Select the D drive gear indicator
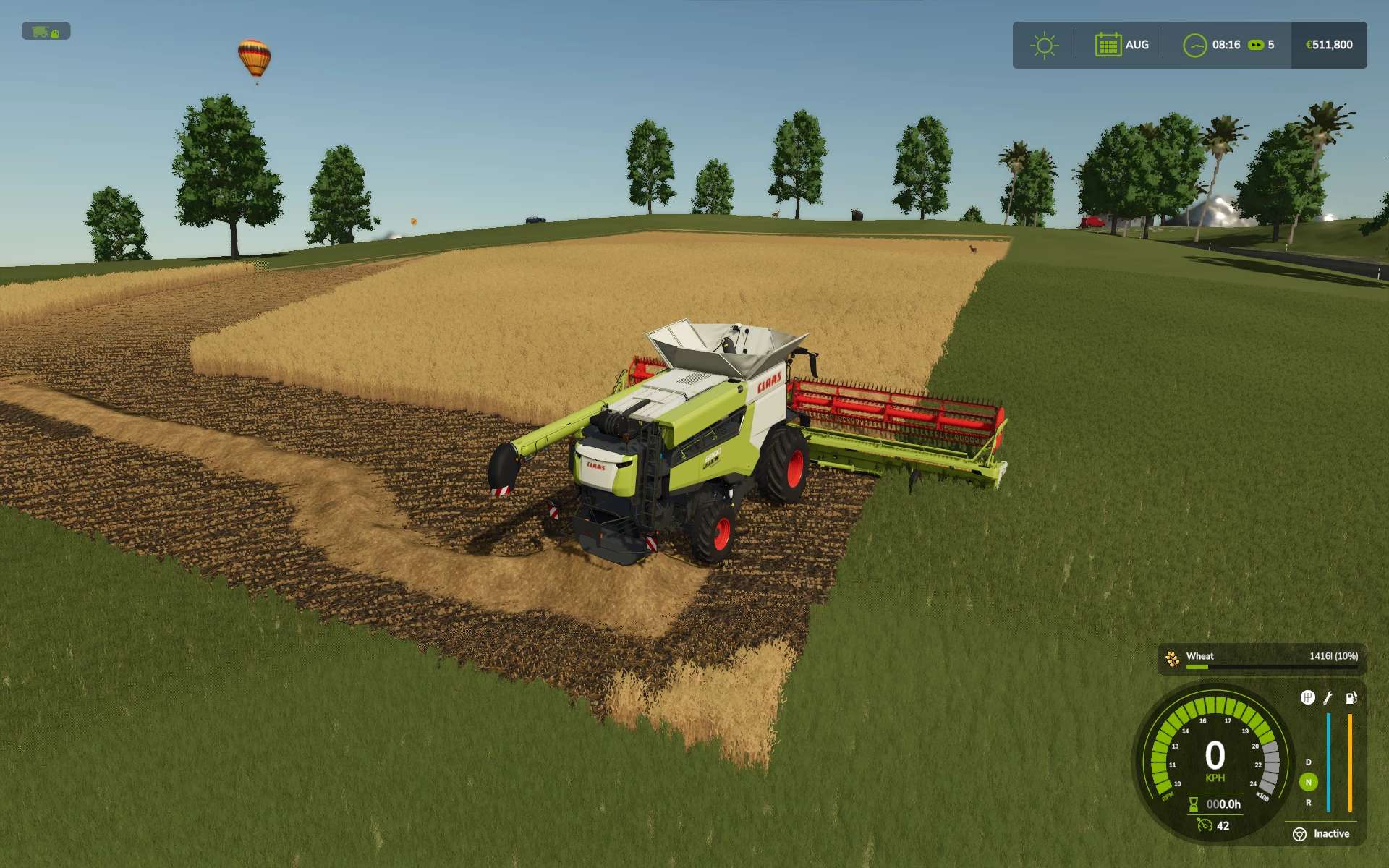Image resolution: width=1389 pixels, height=868 pixels. click(1308, 762)
